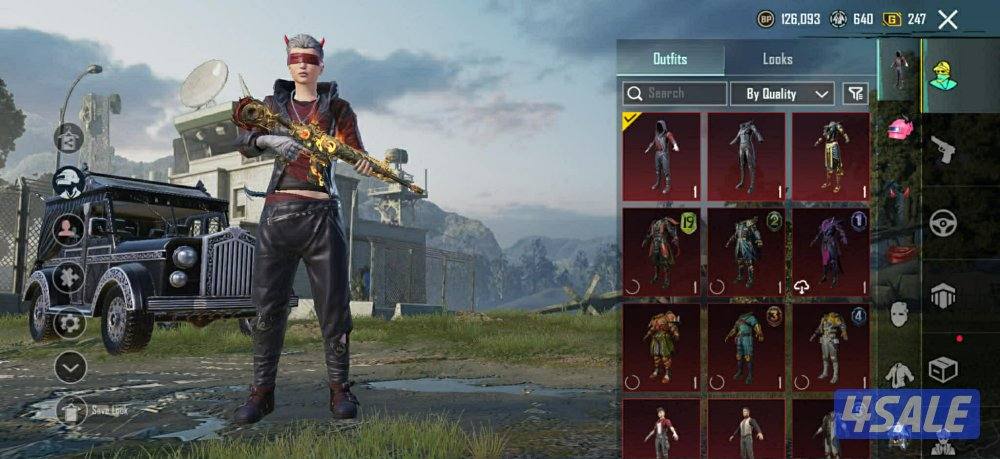Pick the white and gold outfit with badge 4

829,347
